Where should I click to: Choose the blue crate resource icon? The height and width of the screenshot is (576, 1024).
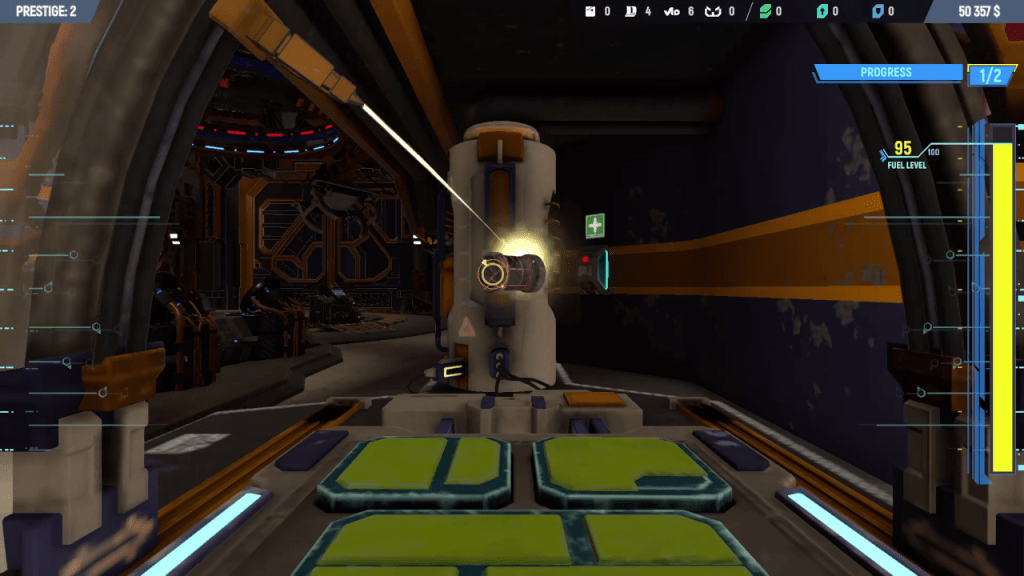pos(878,12)
